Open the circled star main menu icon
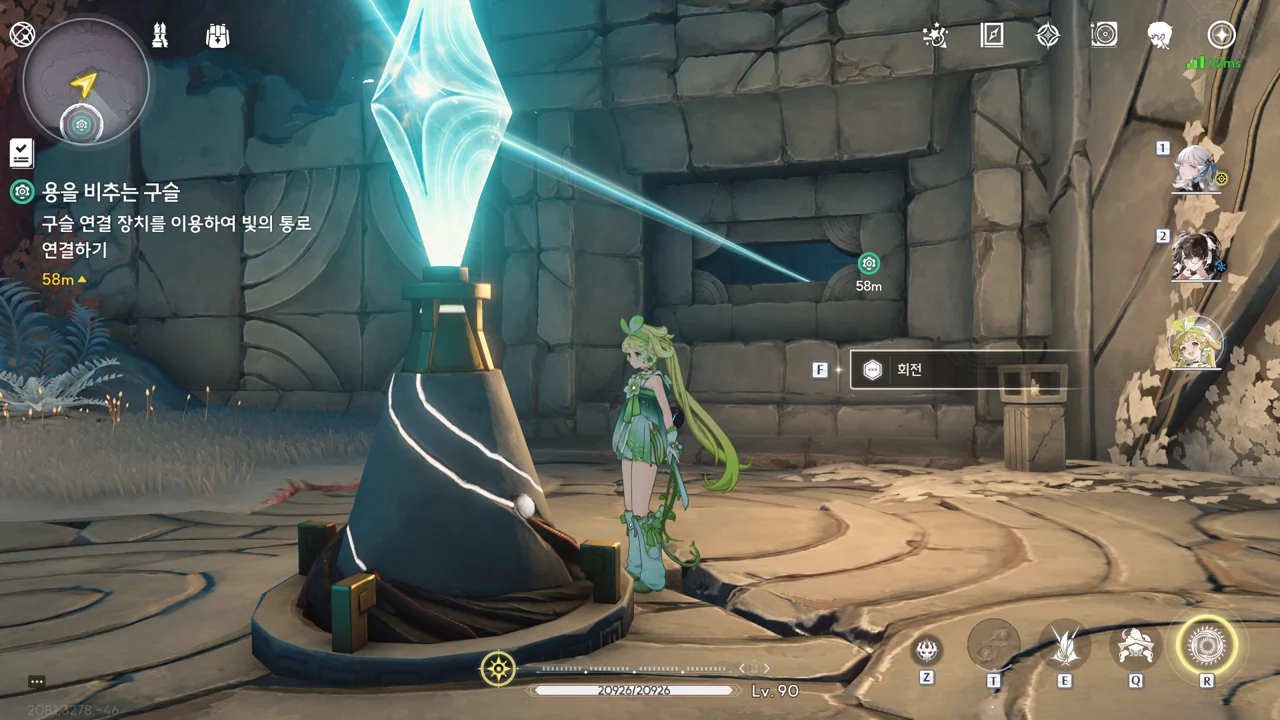This screenshot has width=1280, height=720. click(x=1221, y=36)
